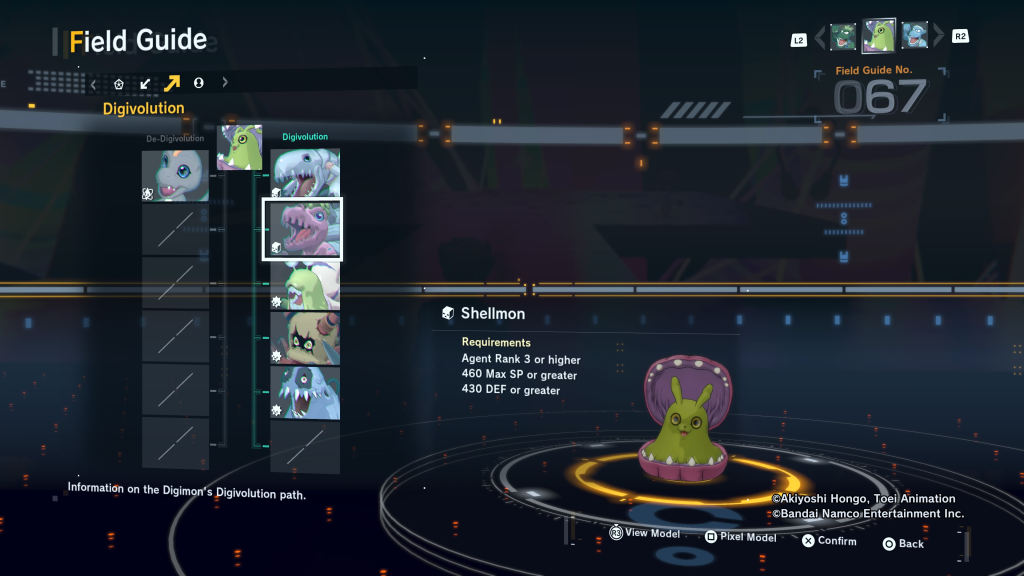Open the down-left arrow De-Digivolution tab
1024x576 pixels.
(x=146, y=83)
